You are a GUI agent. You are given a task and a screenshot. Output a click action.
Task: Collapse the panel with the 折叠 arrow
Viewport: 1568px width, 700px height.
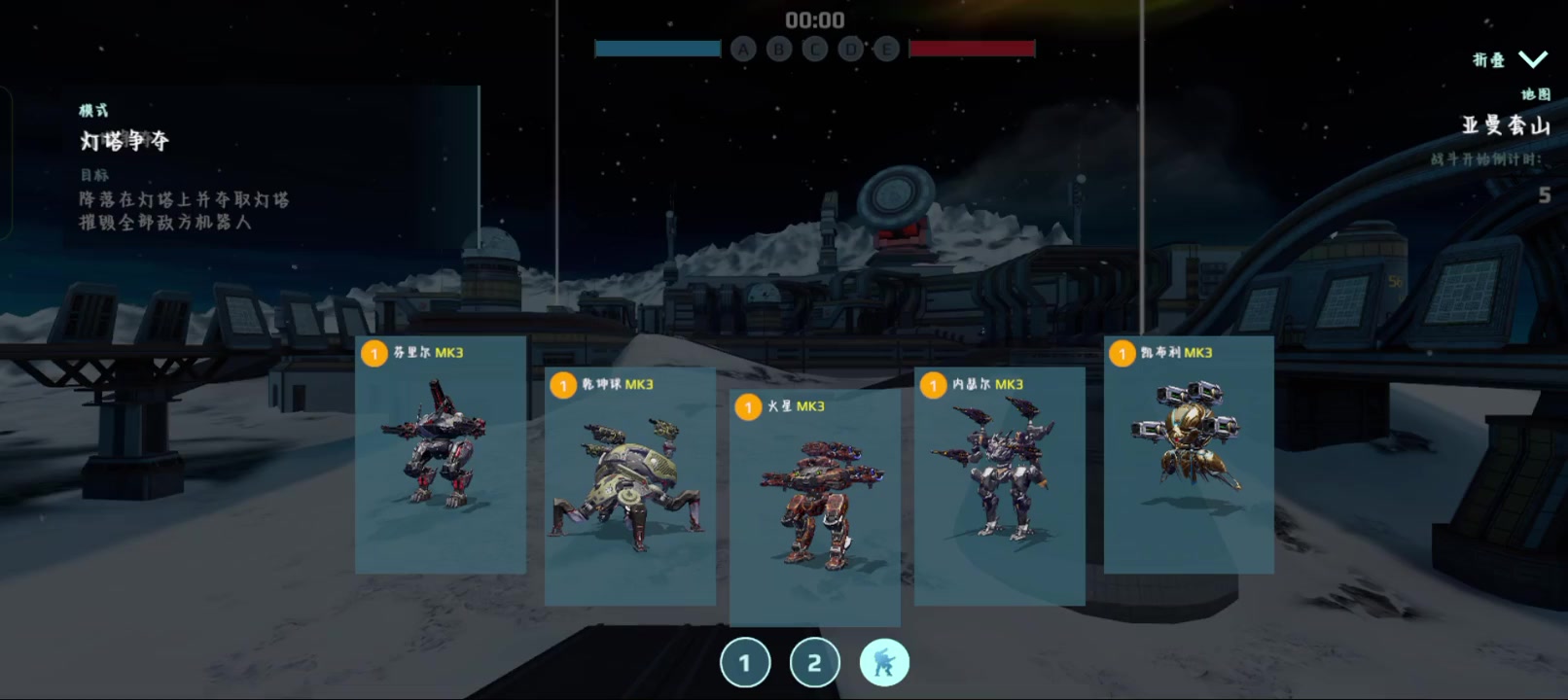click(x=1532, y=59)
